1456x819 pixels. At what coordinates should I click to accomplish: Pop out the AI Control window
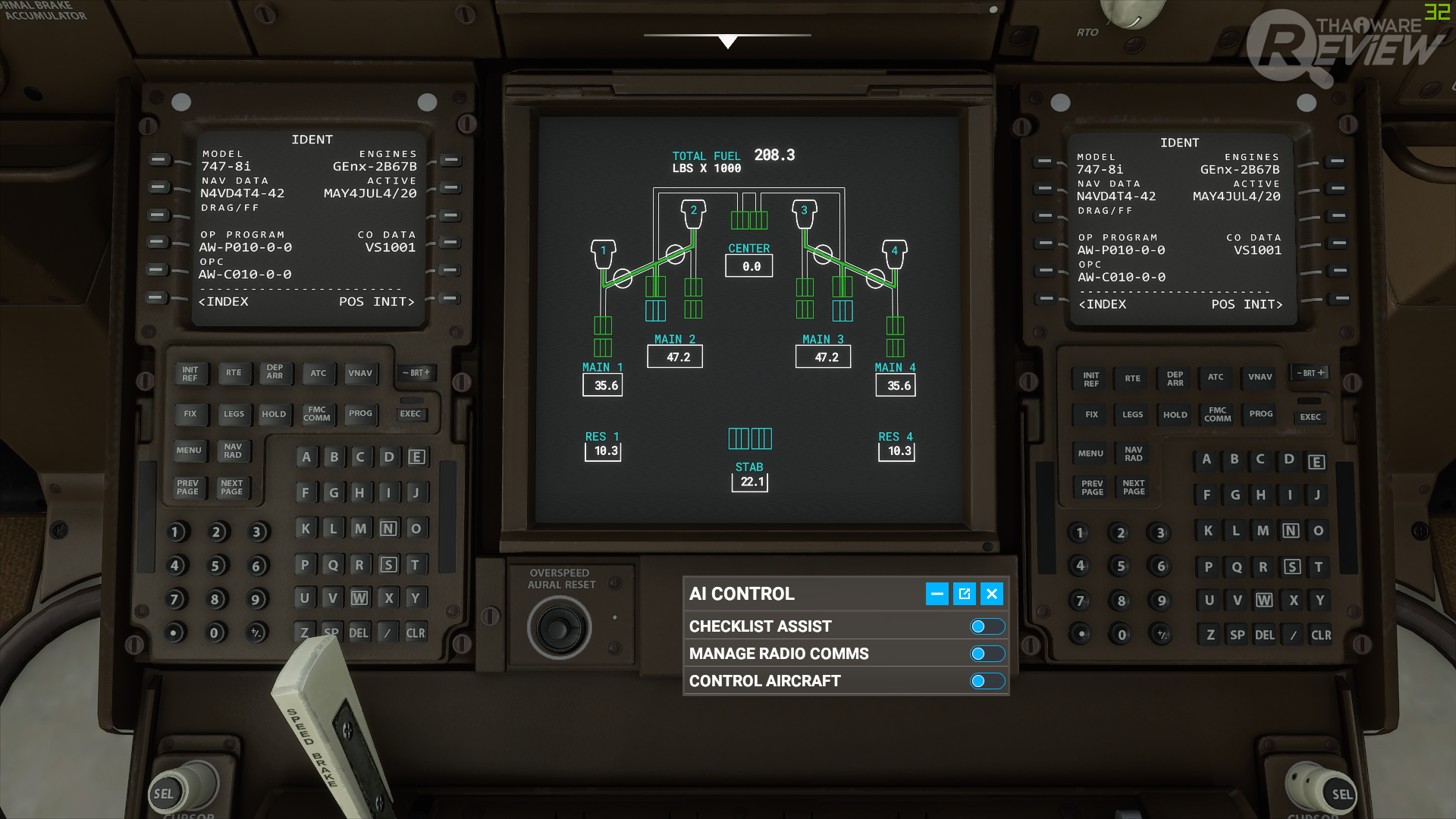(965, 594)
